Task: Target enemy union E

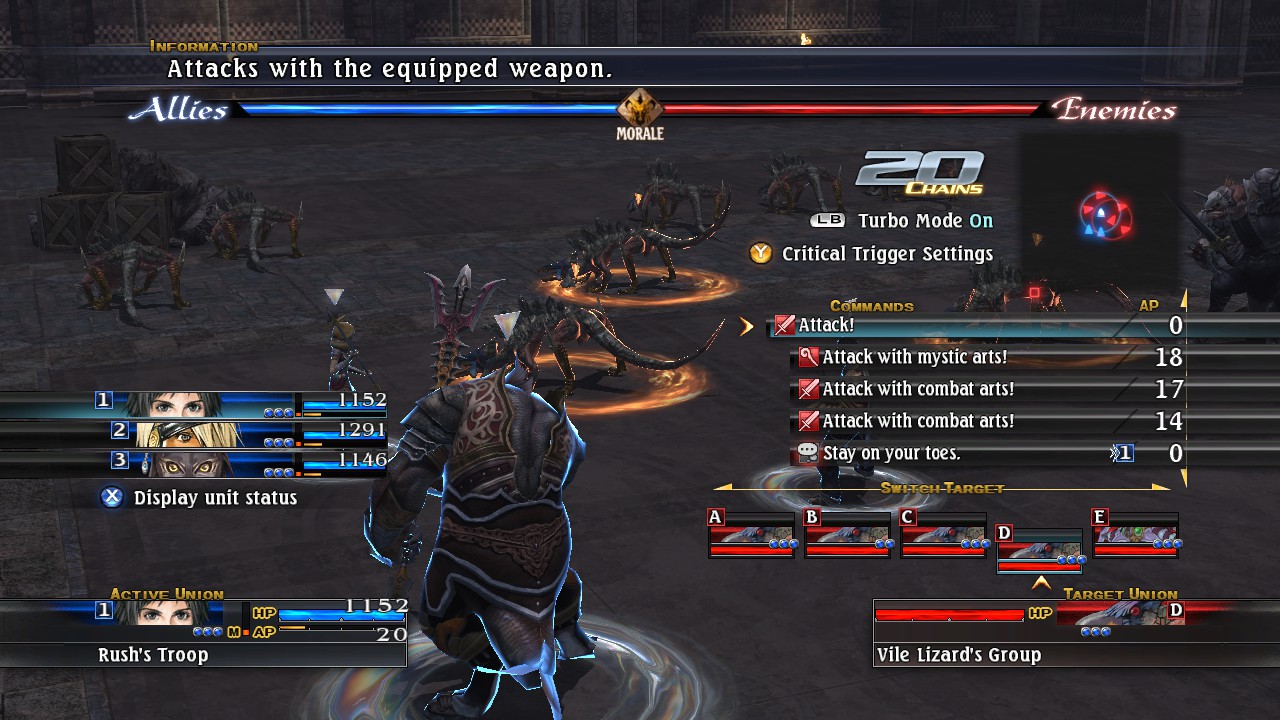Action: coord(1135,535)
